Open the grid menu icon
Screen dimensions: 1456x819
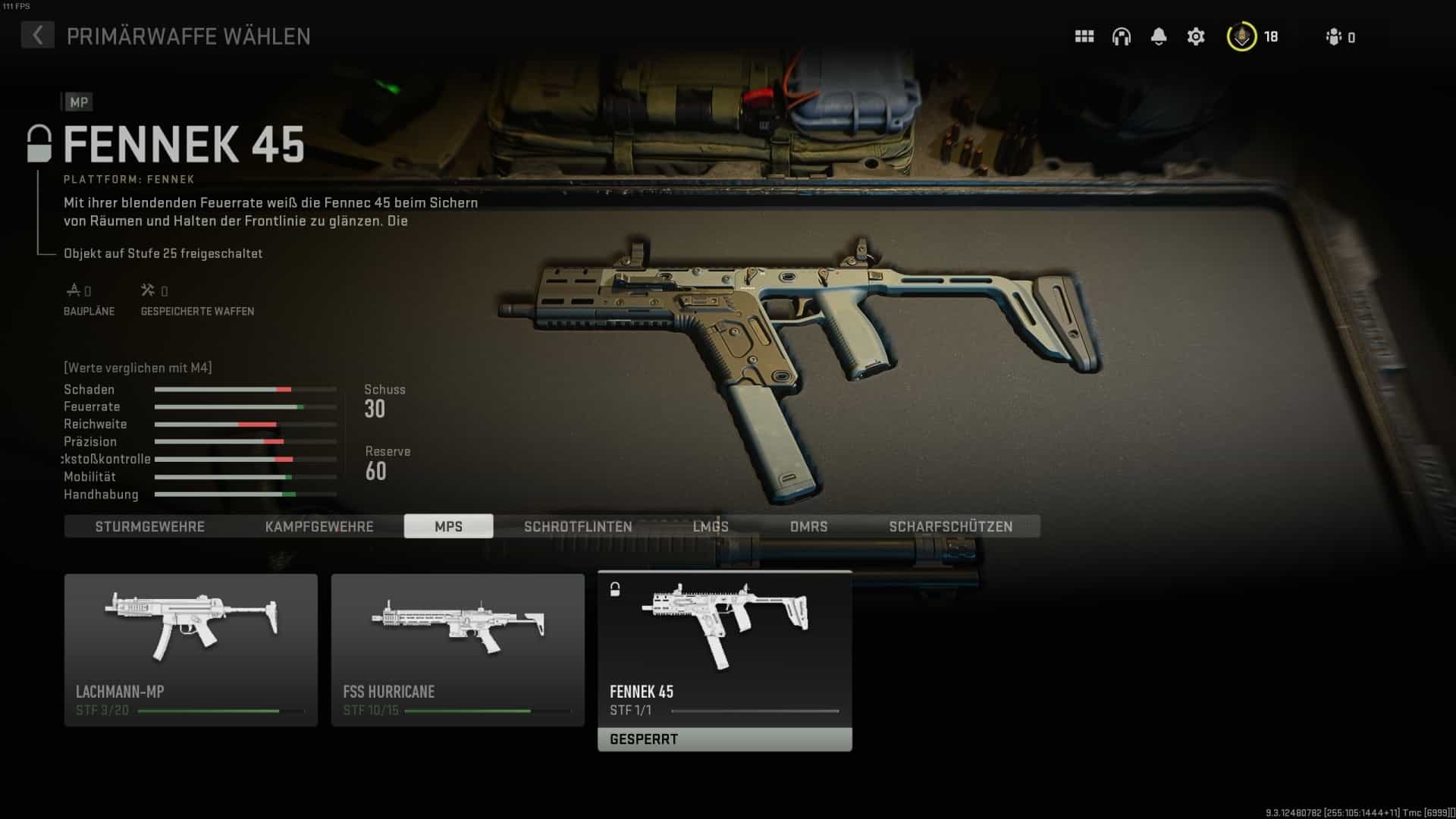[x=1084, y=36]
